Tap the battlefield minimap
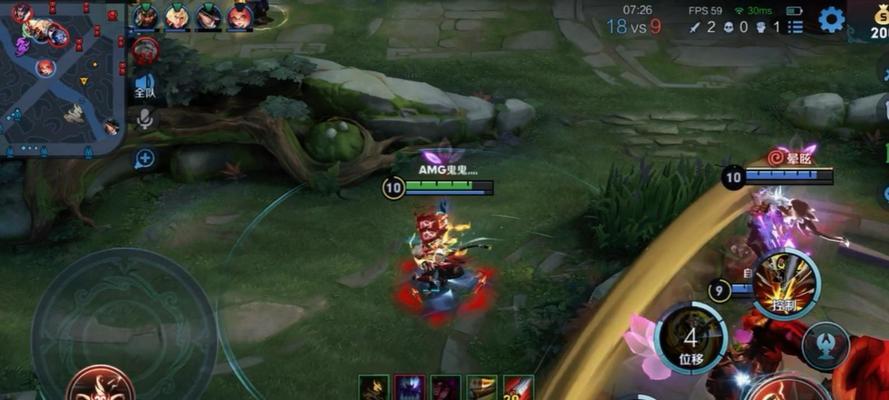This screenshot has height=400, width=889. [x=62, y=76]
